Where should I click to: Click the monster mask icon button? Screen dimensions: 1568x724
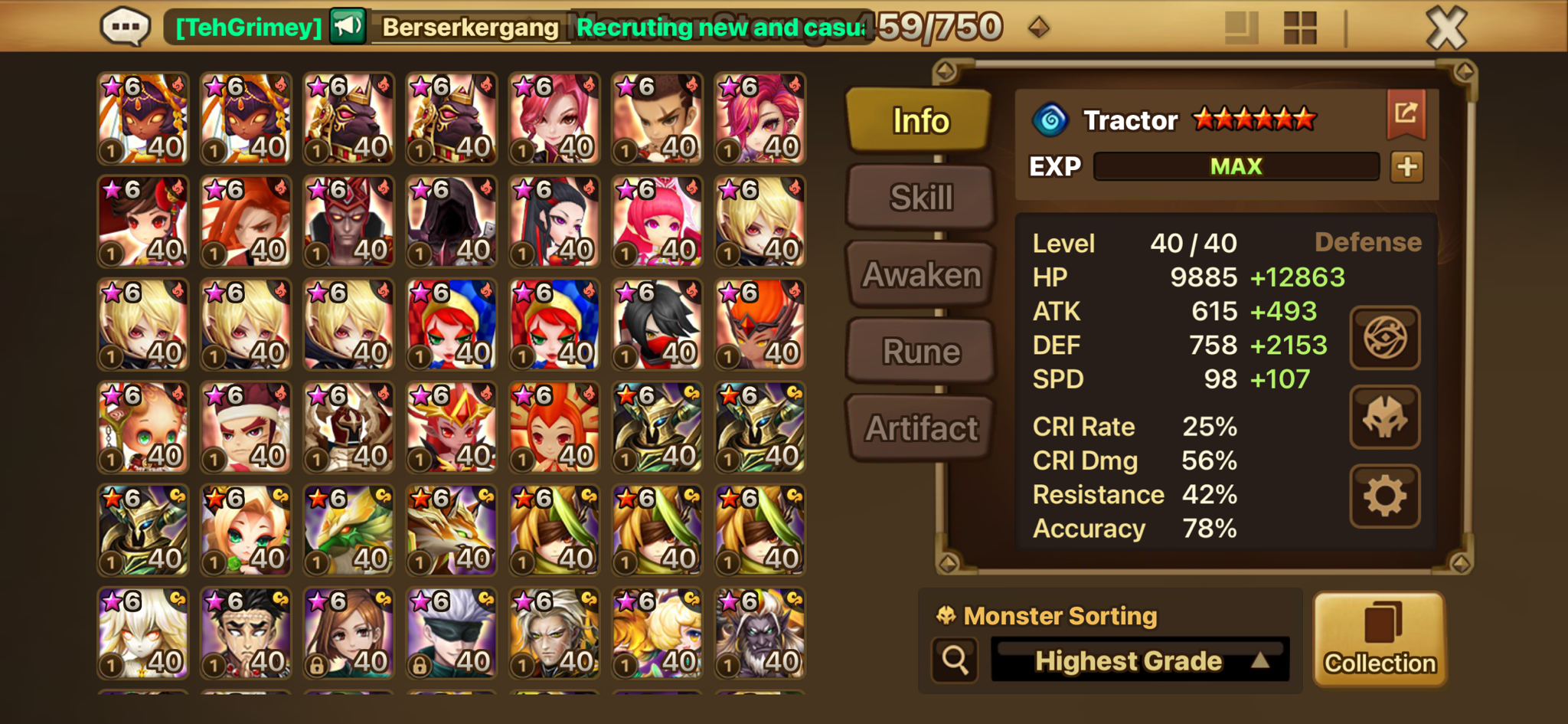(x=1384, y=418)
